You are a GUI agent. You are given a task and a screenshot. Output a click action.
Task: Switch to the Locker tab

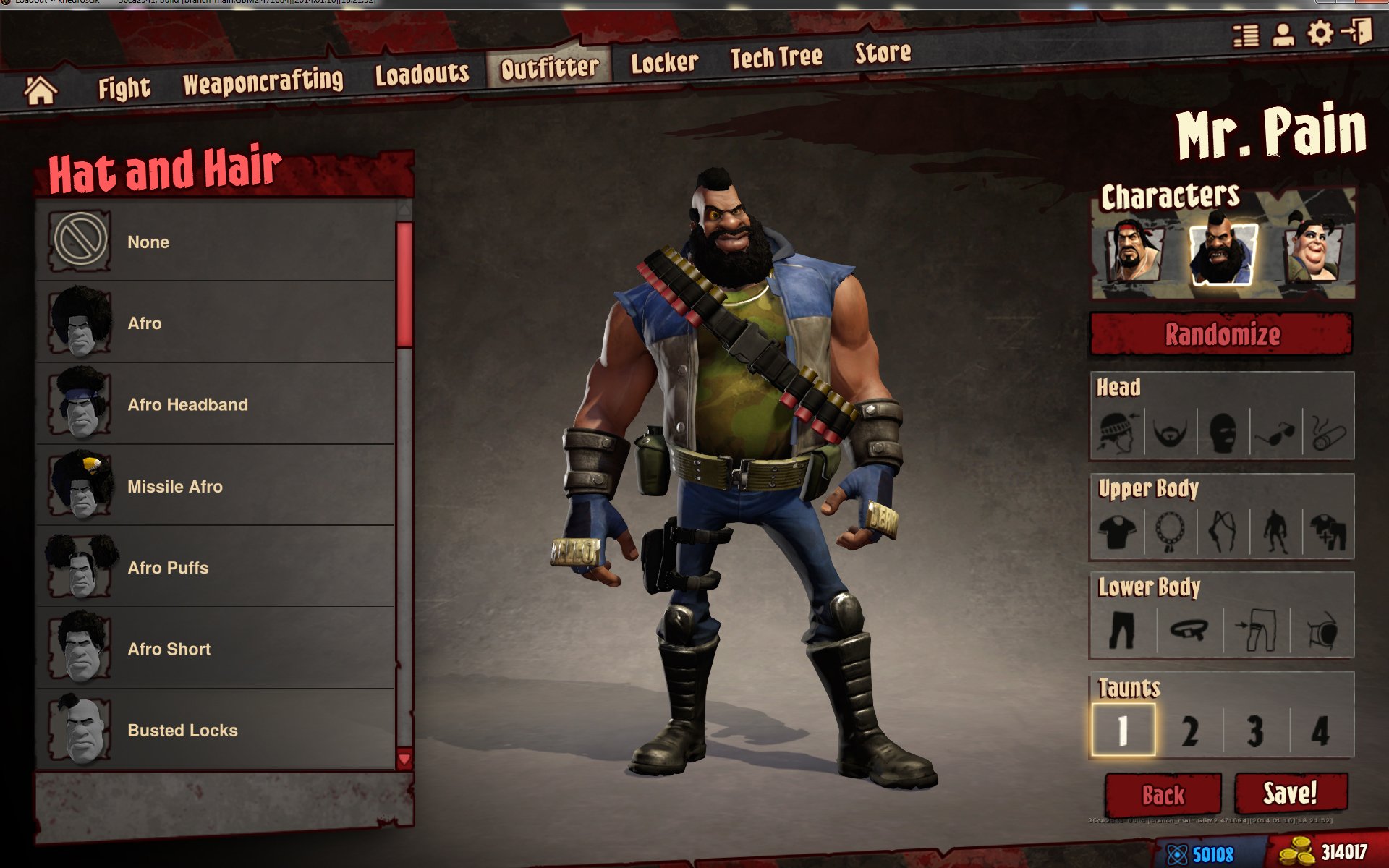(663, 61)
